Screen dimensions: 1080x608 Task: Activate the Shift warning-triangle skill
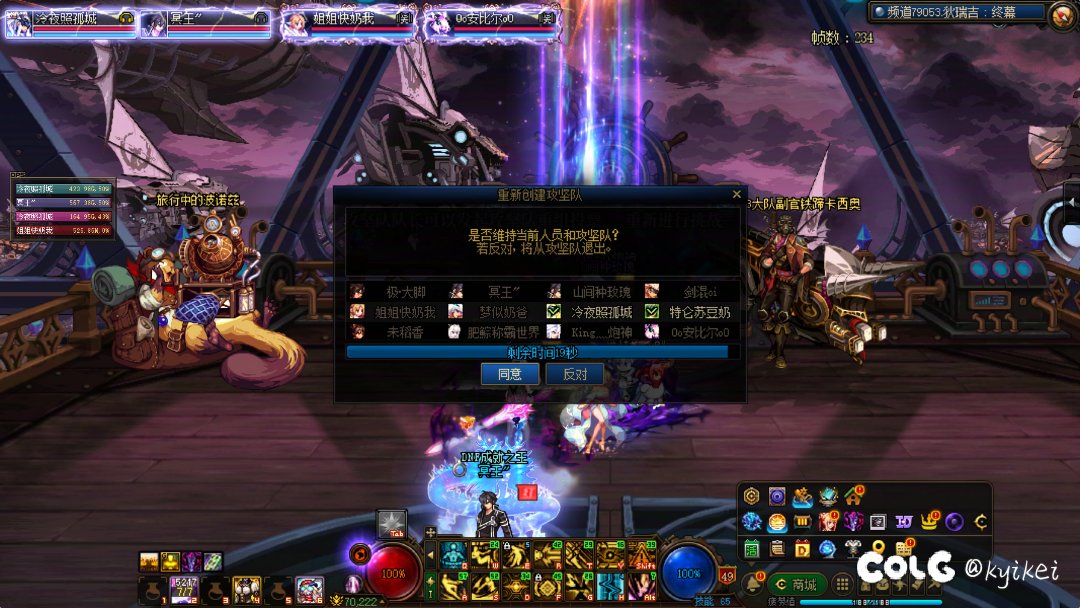pos(641,554)
